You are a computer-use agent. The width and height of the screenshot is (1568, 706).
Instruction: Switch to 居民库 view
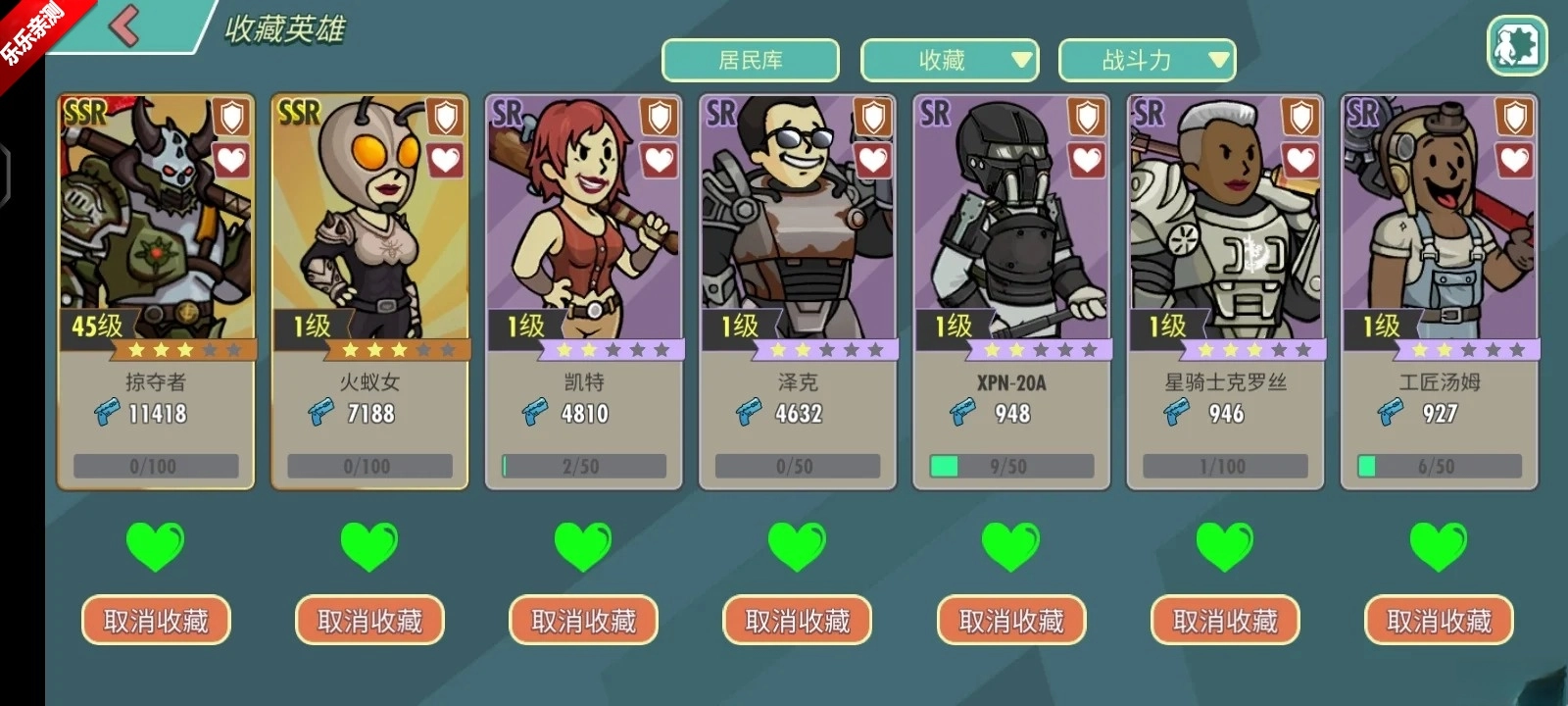point(749,59)
